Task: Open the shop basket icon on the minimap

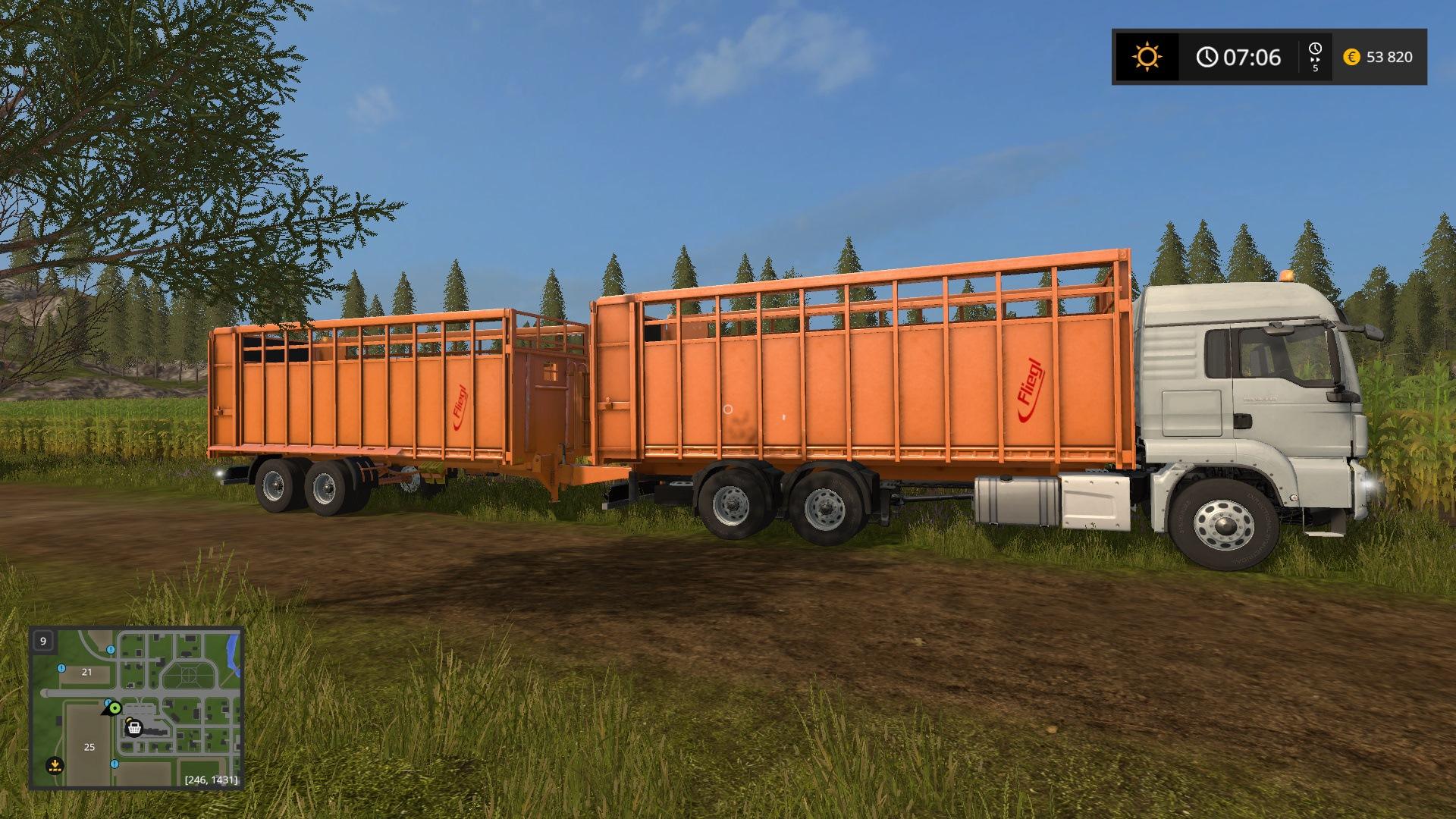Action: coord(134,728)
